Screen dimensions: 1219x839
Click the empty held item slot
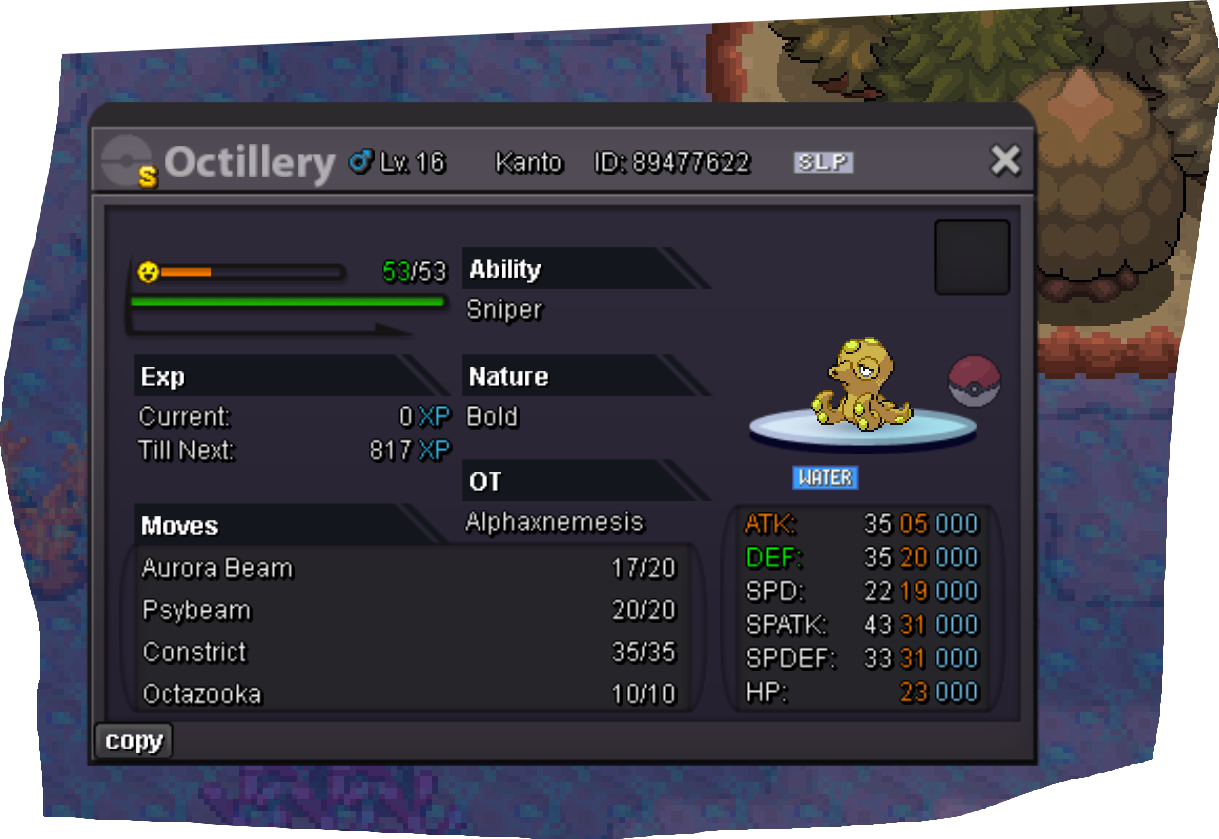[x=971, y=257]
